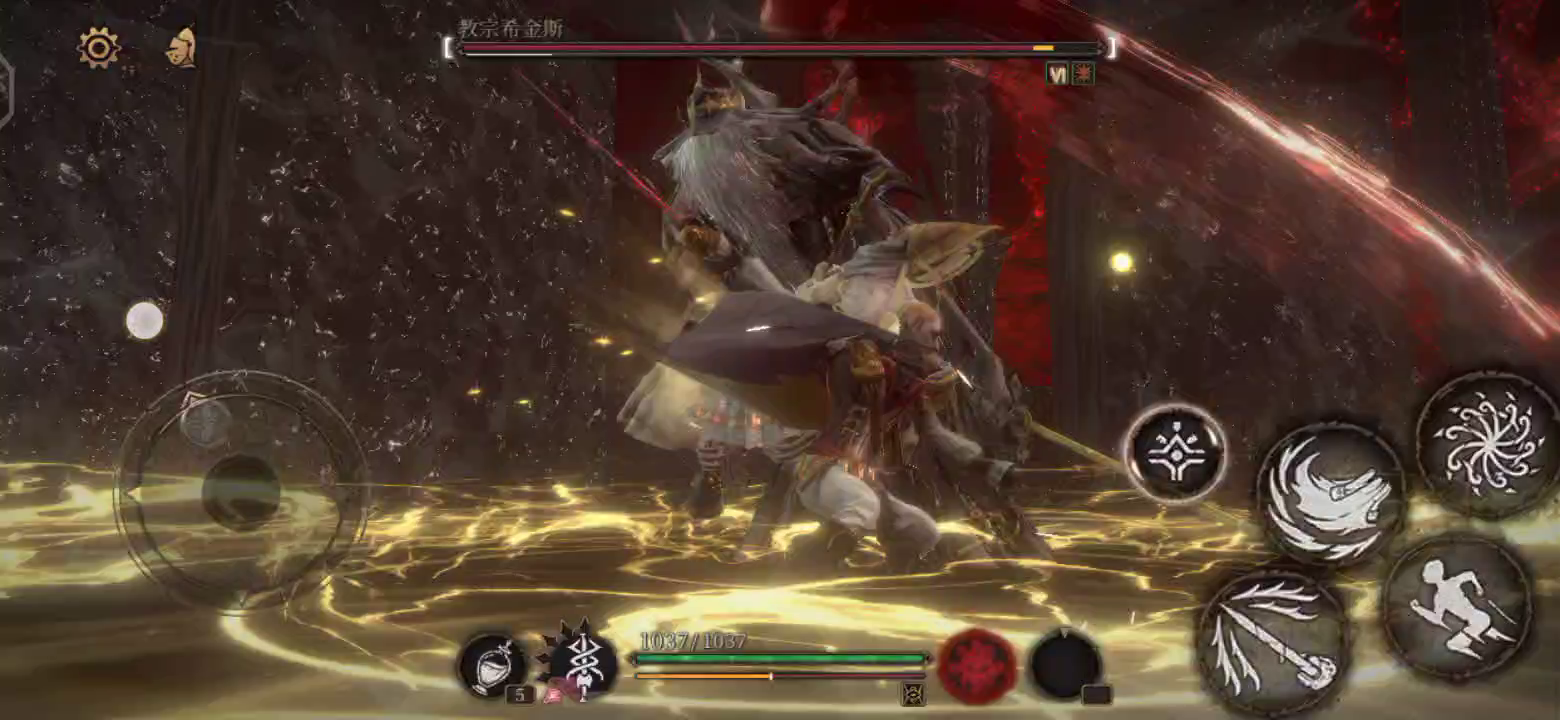Screen dimensions: 1560x720
Task: Open the gear settings menu
Action: coord(99,47)
